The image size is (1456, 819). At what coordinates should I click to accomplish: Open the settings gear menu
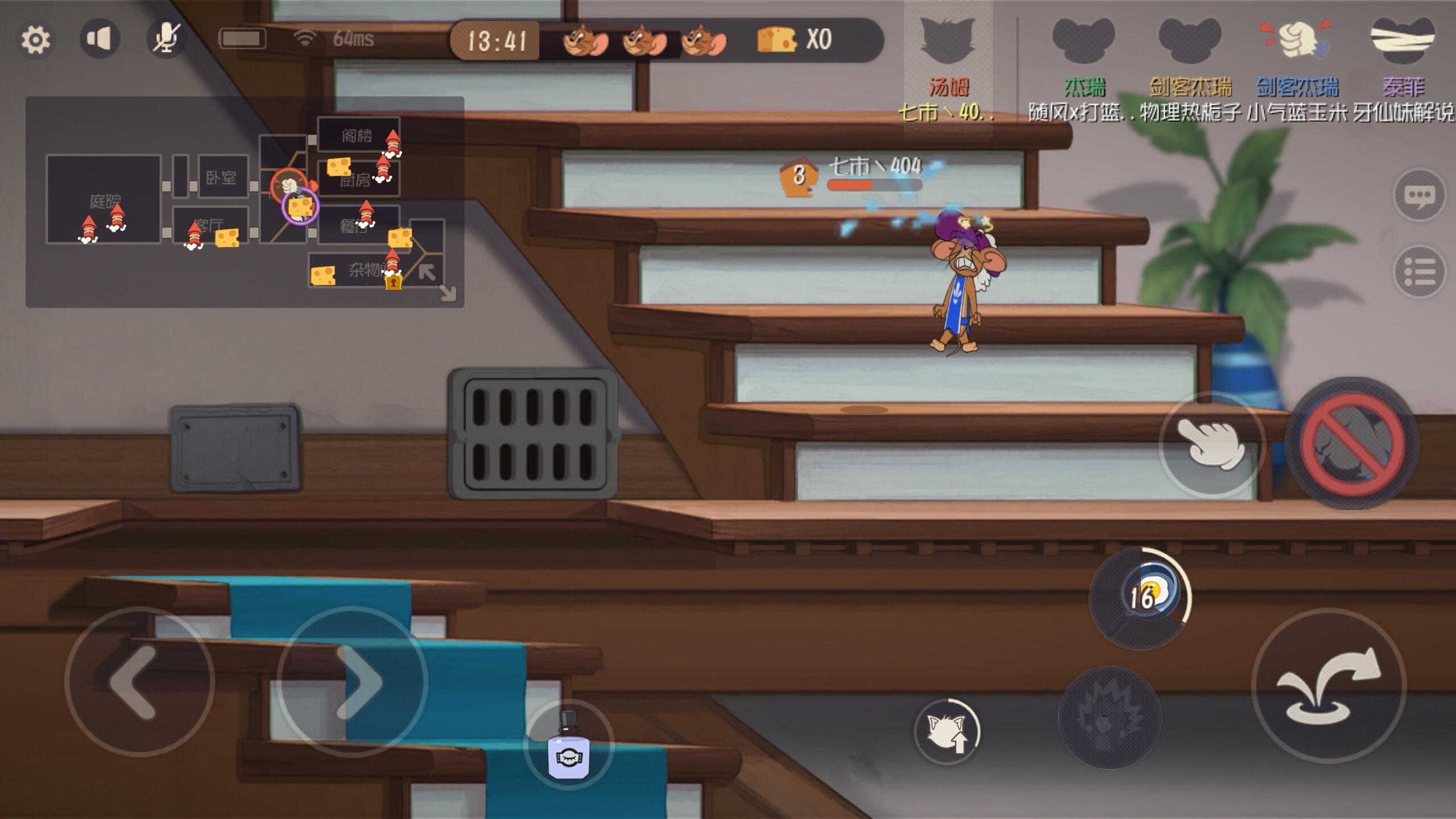(36, 38)
